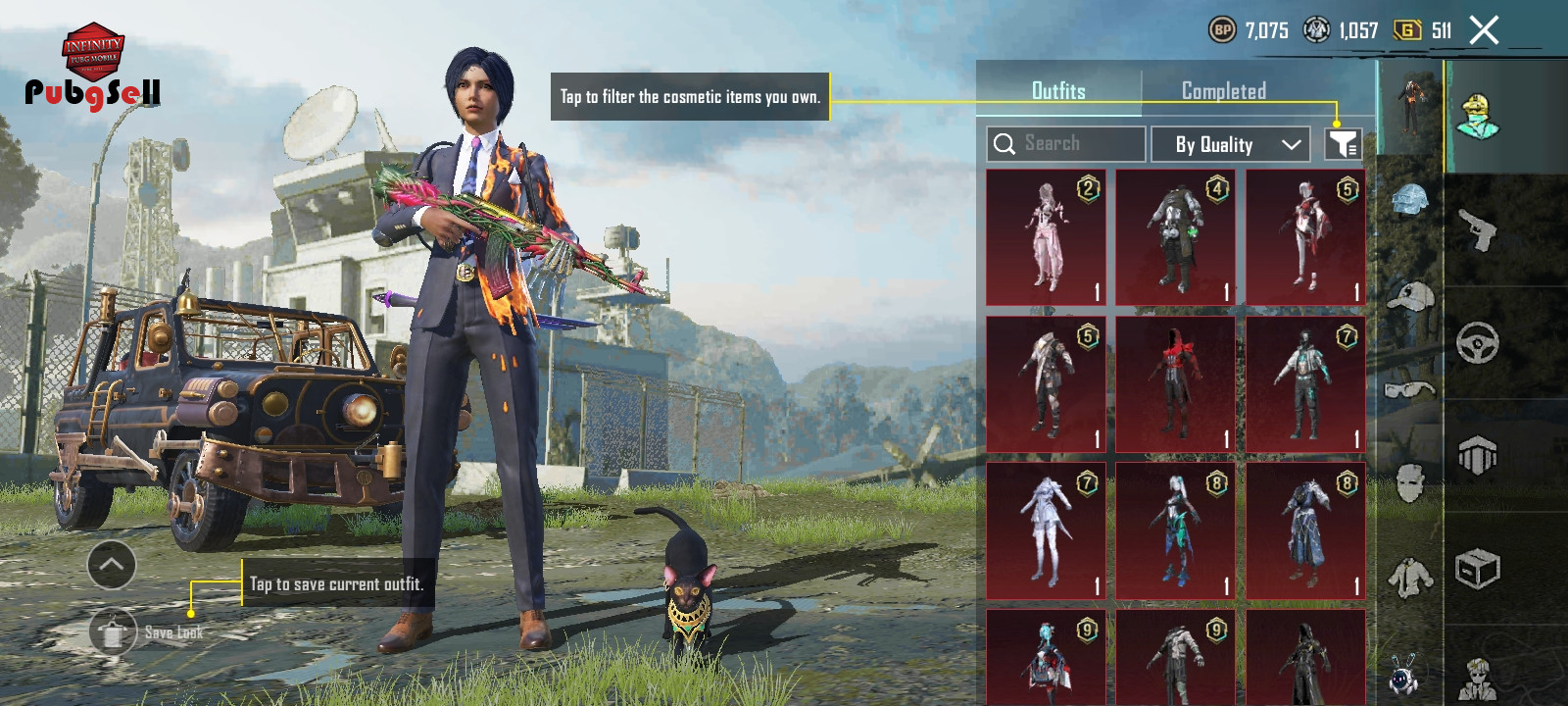Open the steering wheel vehicle category
The height and width of the screenshot is (706, 1568).
point(1478,343)
